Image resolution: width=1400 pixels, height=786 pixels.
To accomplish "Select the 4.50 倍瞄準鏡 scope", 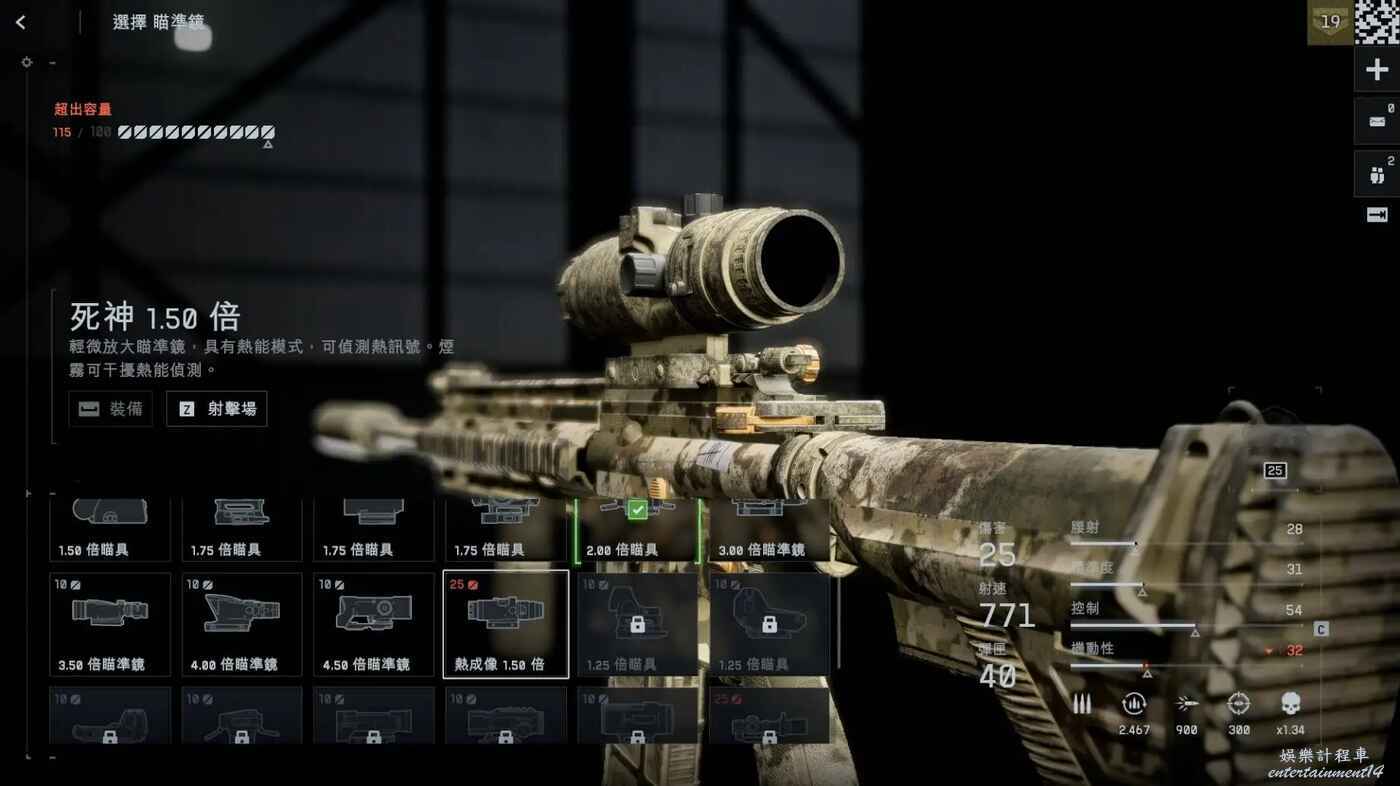I will [374, 624].
